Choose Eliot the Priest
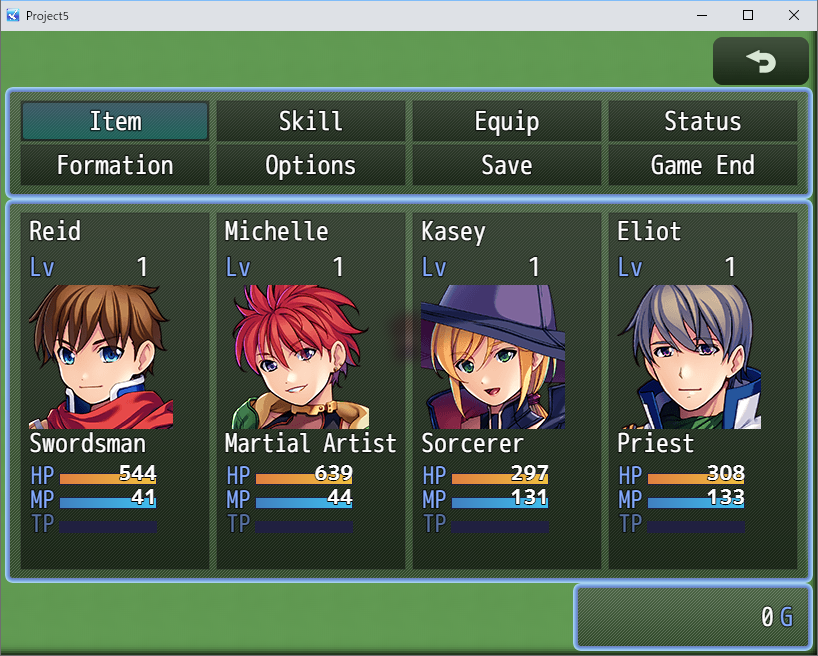Viewport: 818px width, 656px height. point(702,390)
